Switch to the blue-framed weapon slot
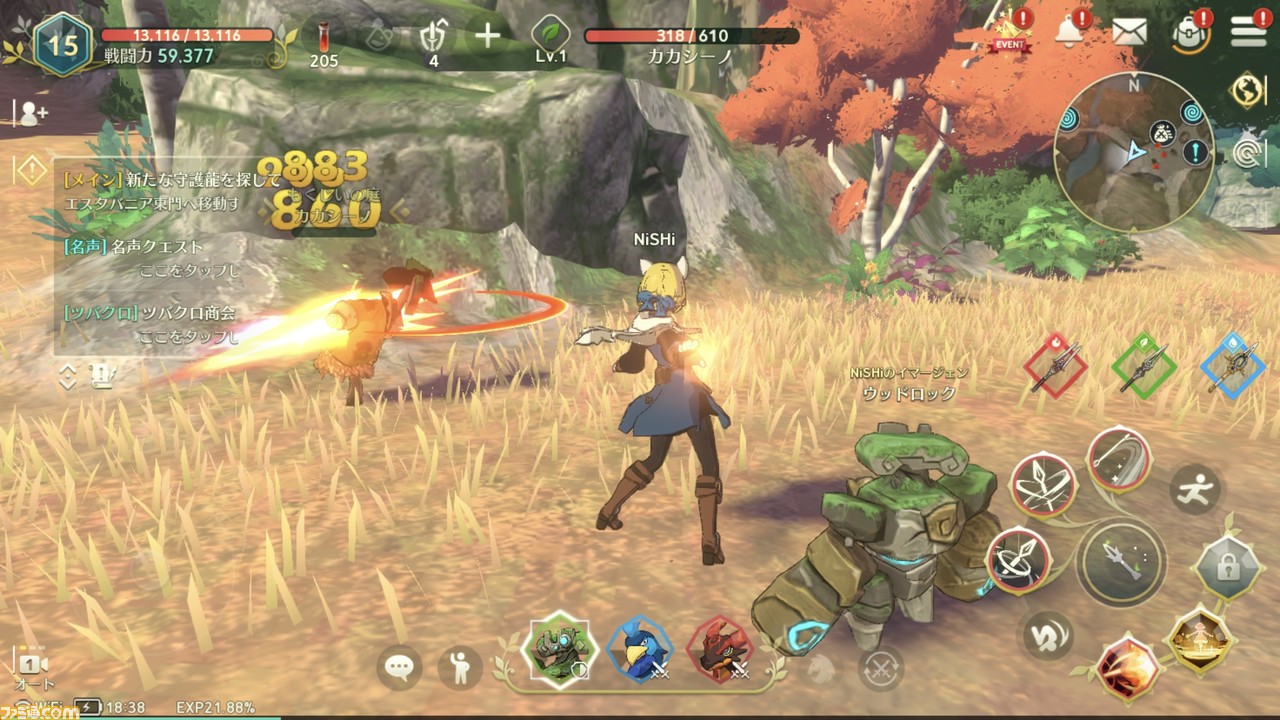 (x=1233, y=366)
